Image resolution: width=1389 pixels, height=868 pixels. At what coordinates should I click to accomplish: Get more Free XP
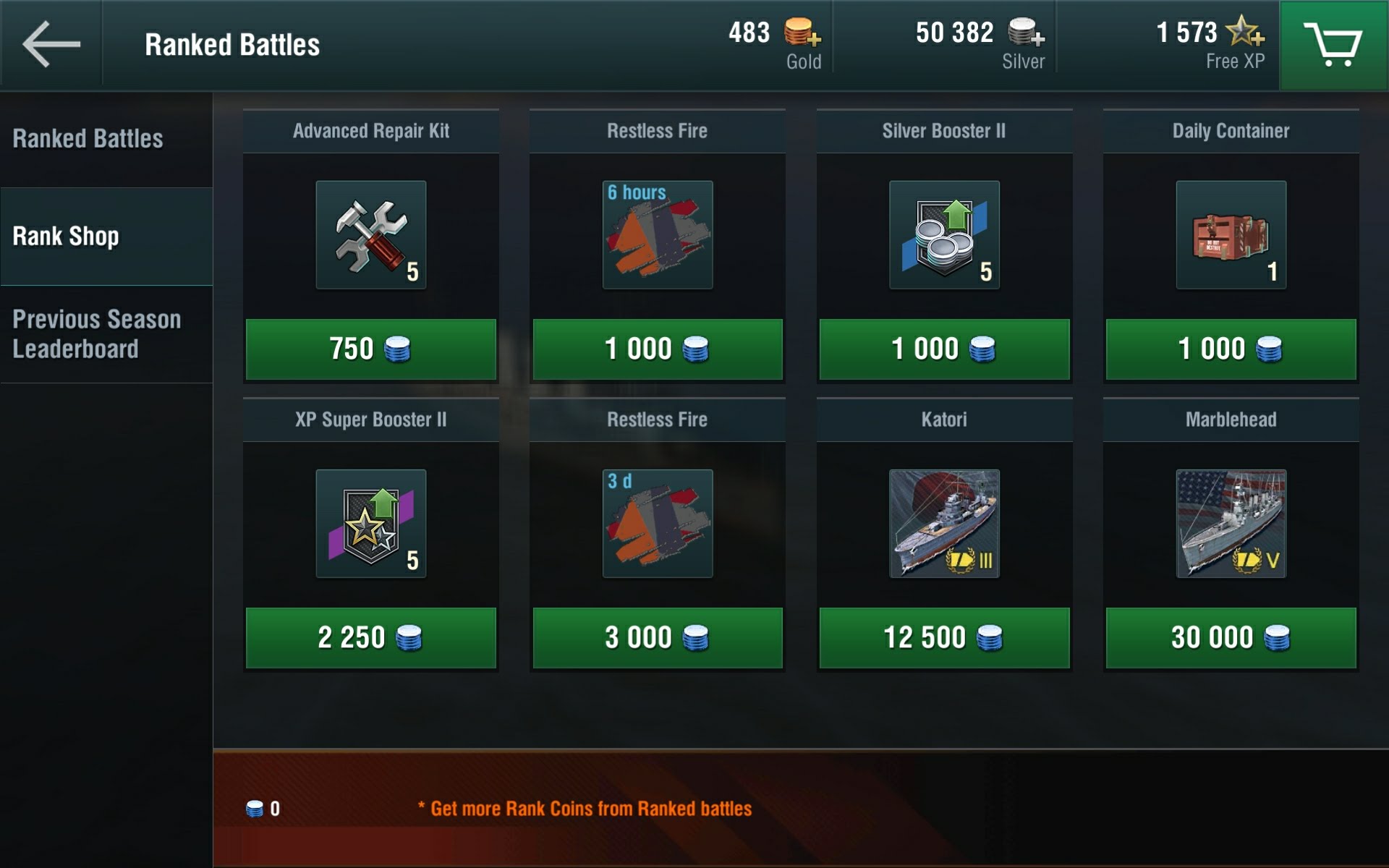click(x=1245, y=33)
